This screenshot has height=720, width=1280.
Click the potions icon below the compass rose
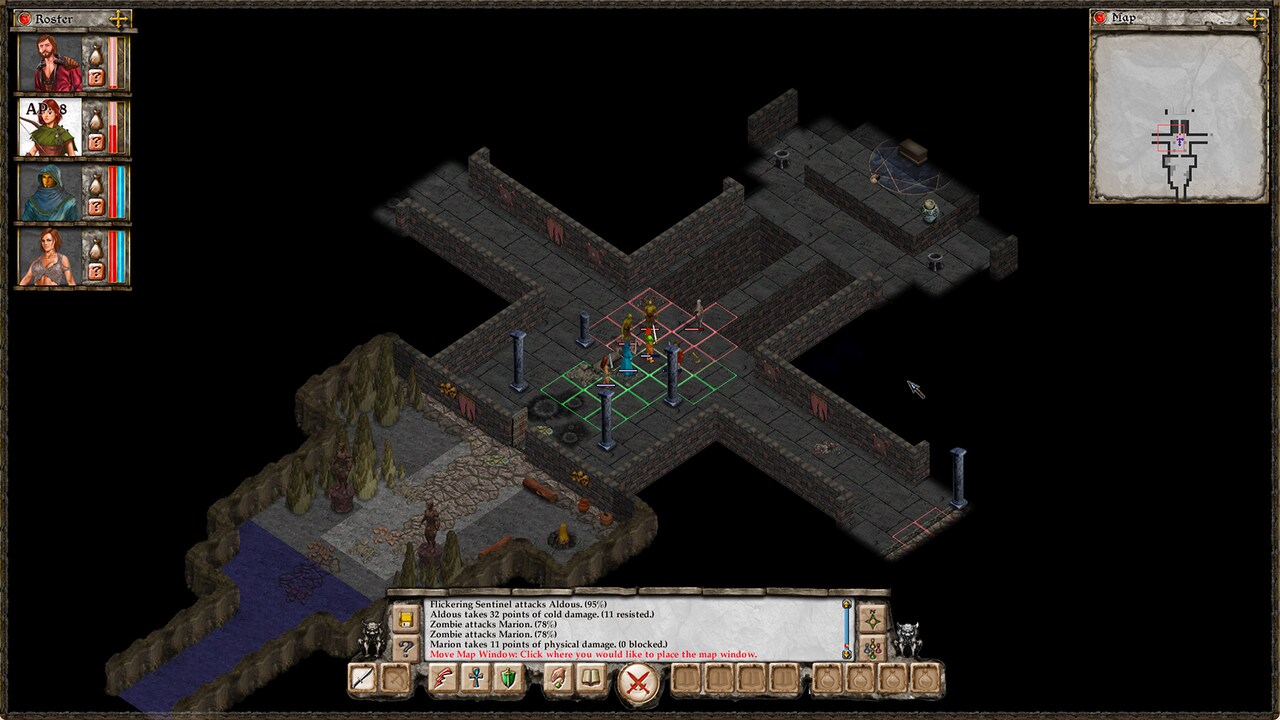874,647
